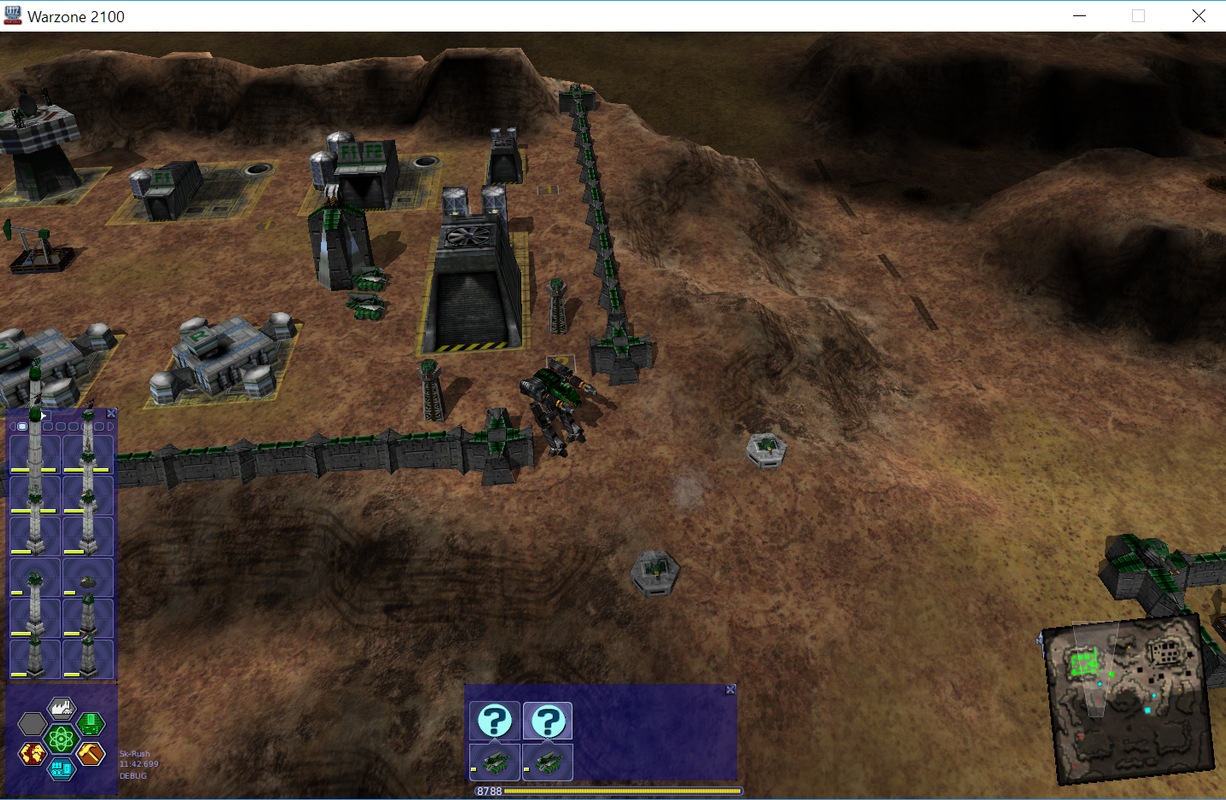
Task: Minimize the Warzone 2100 window
Action: click(x=1079, y=16)
